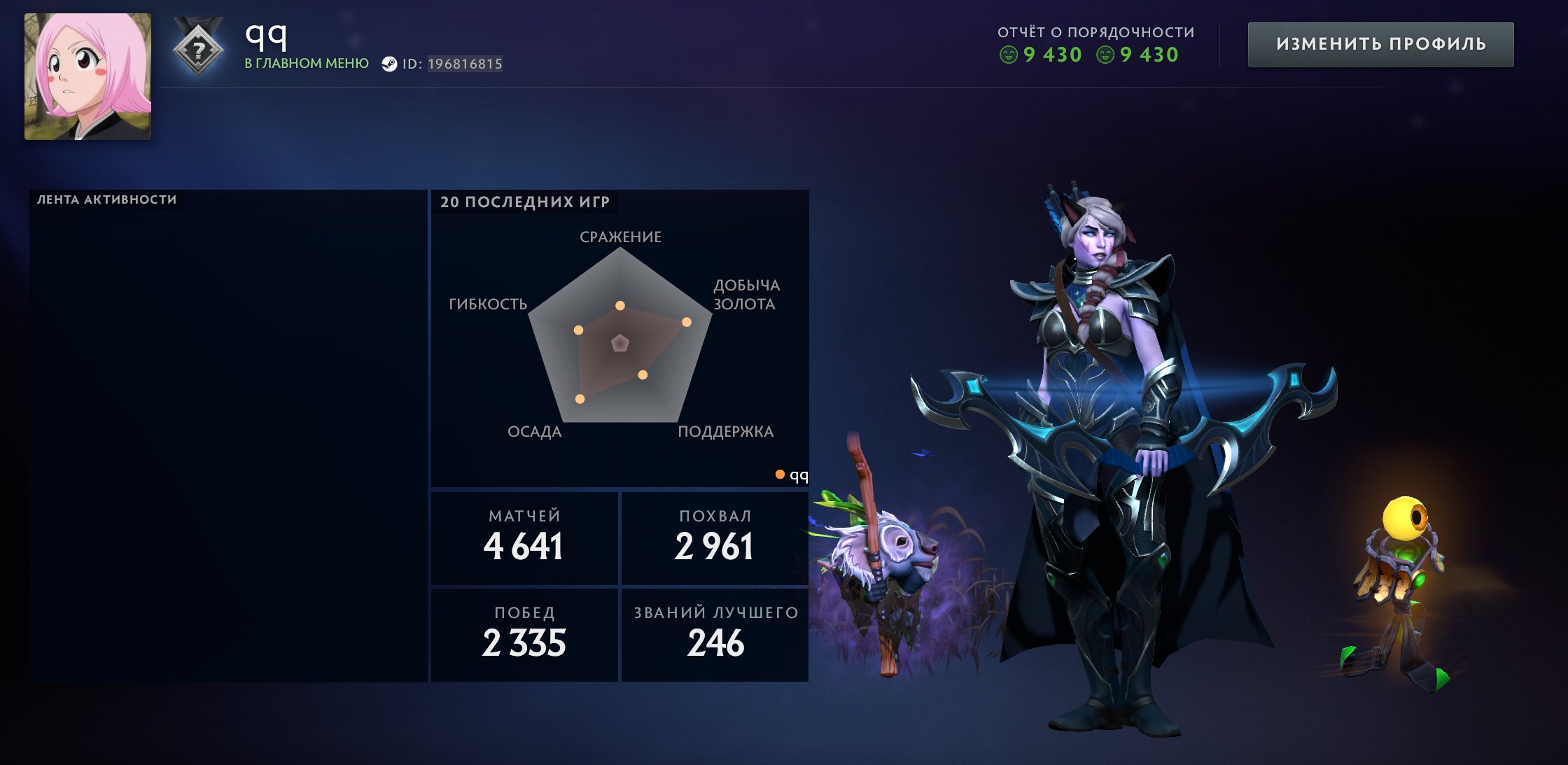1568x765 pixels.
Task: Click the СРАЖЕНИЕ point on the radar chart
Action: click(619, 305)
